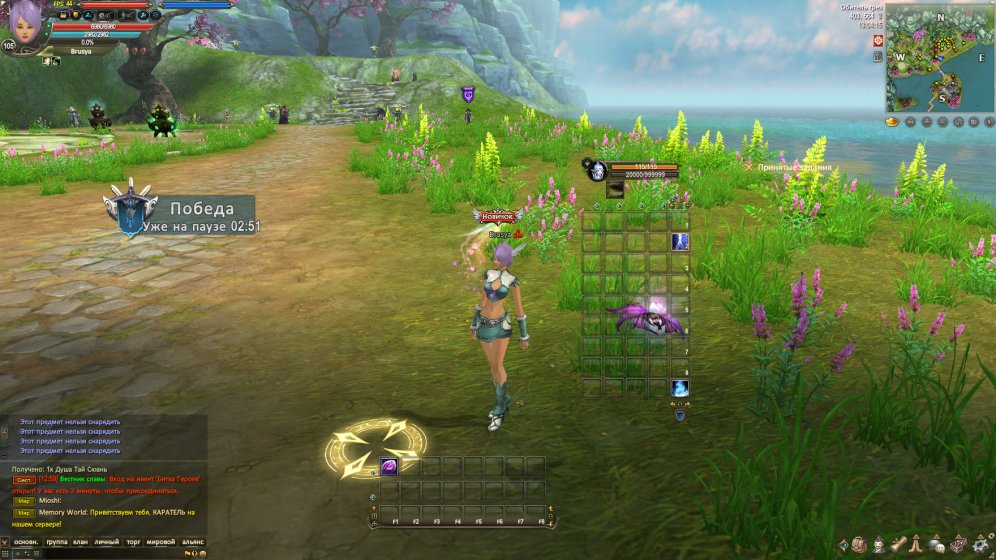
Task: Select the альянс chat tab
Action: [x=192, y=542]
